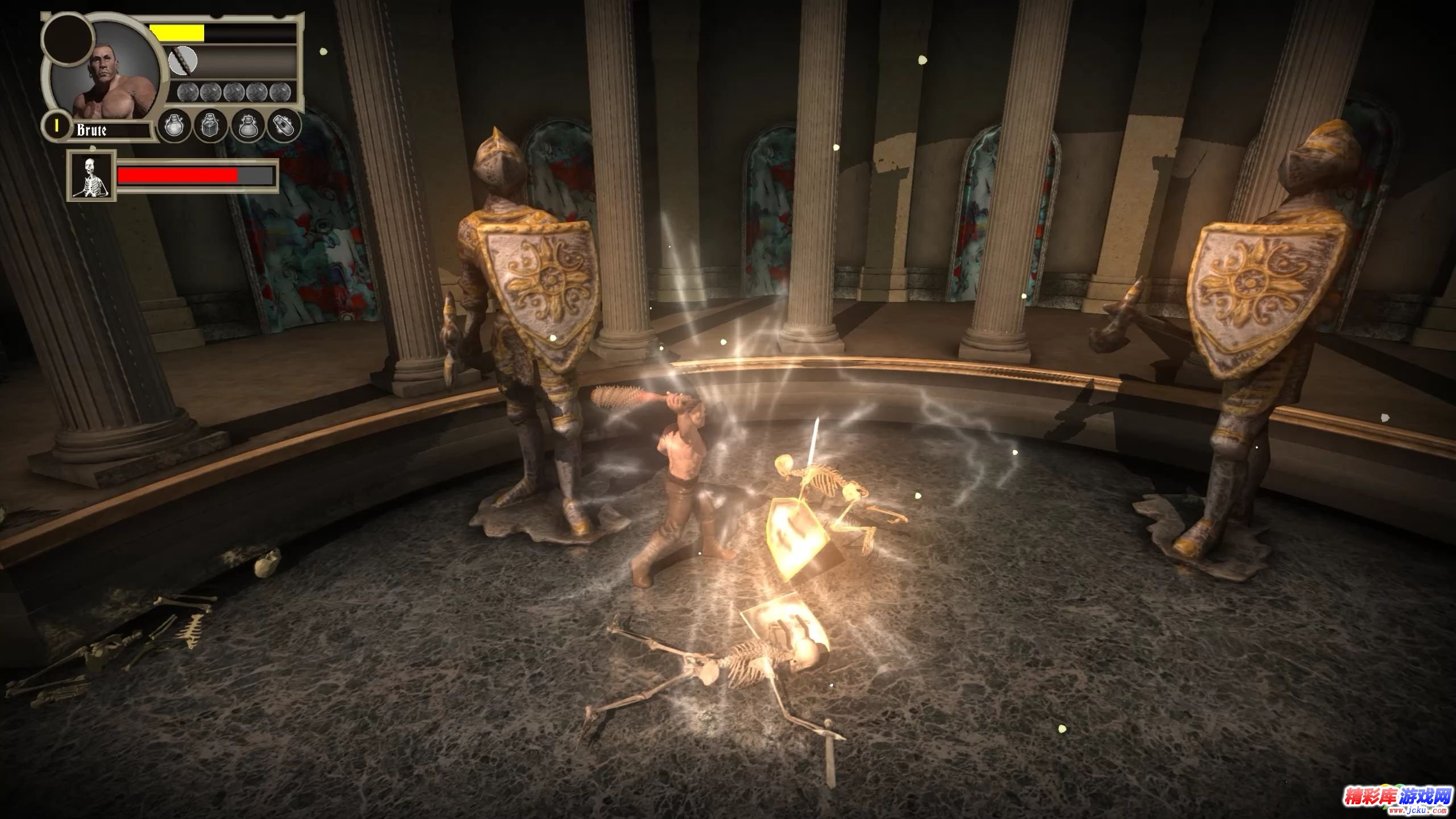Use the tilted vial potion
This screenshot has width=1456, height=819.
pos(283,126)
